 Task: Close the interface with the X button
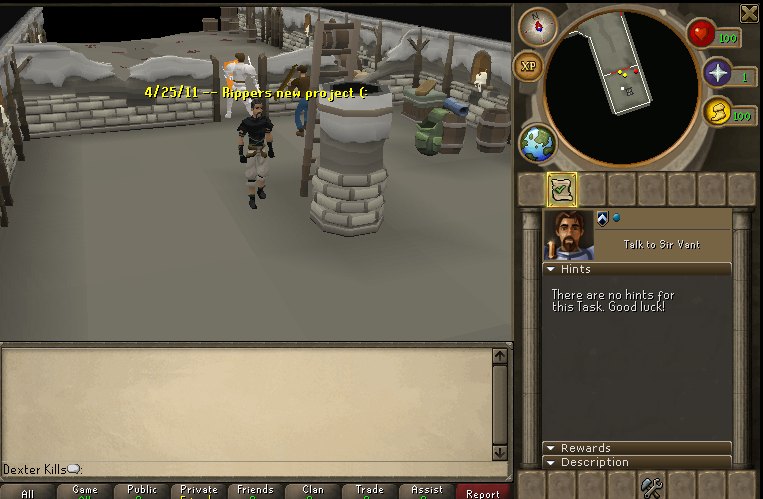pyautogui.click(x=748, y=13)
